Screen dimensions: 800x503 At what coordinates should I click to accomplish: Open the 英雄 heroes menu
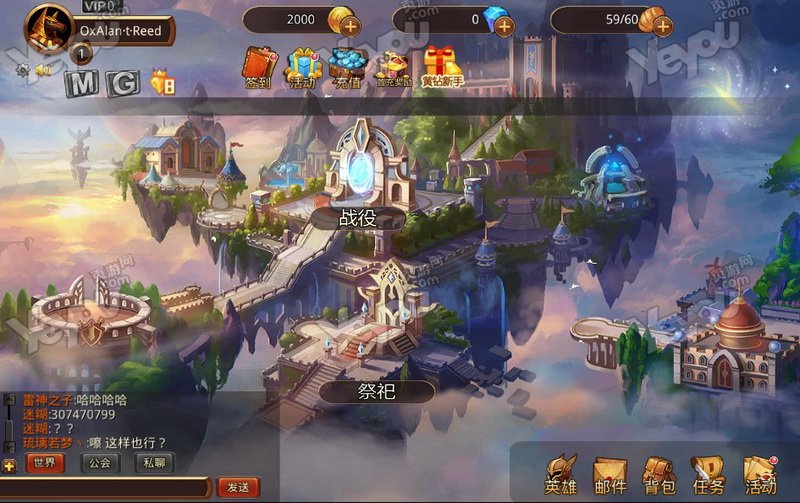[561, 474]
